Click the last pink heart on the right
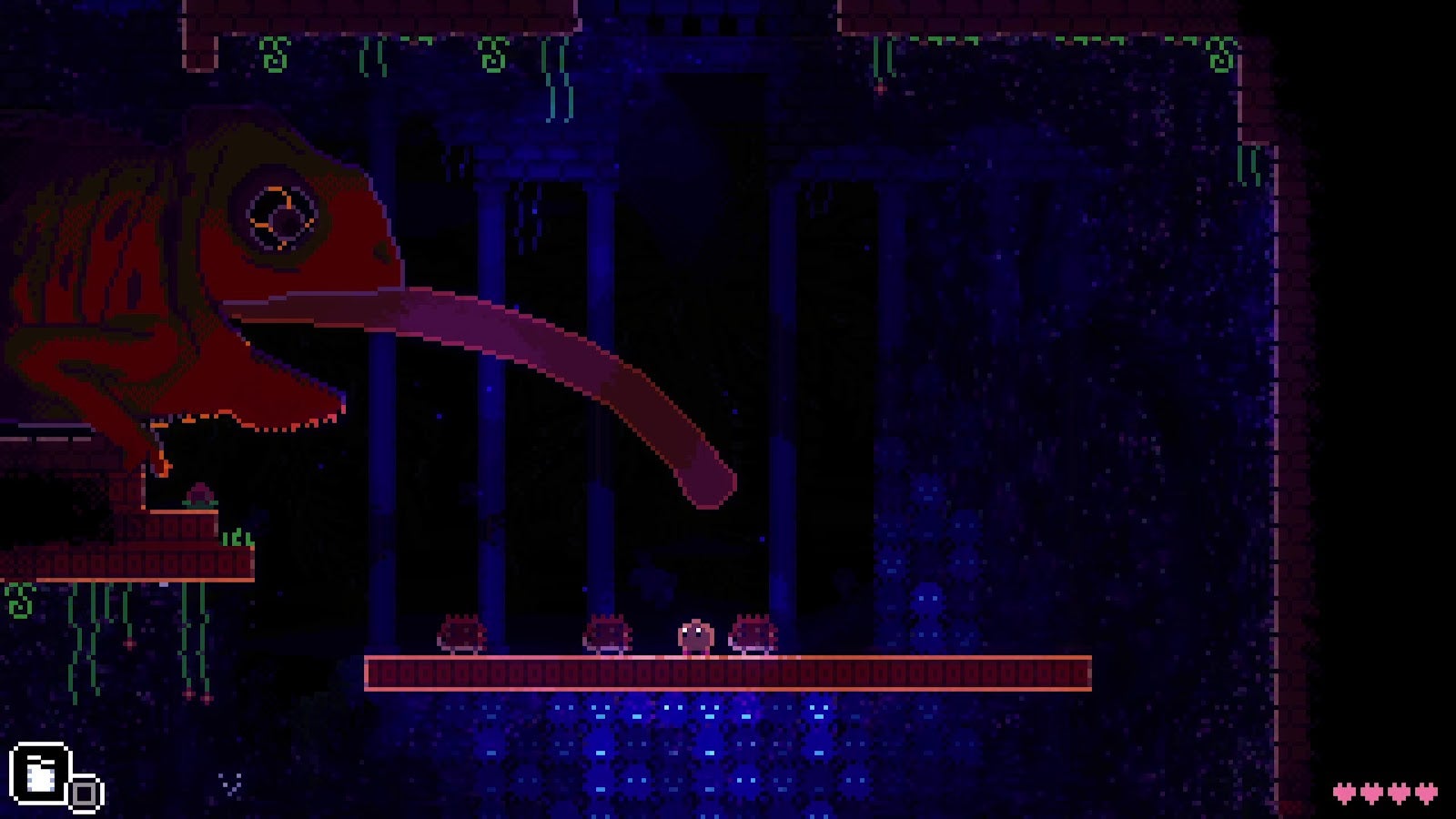 [x=1427, y=791]
